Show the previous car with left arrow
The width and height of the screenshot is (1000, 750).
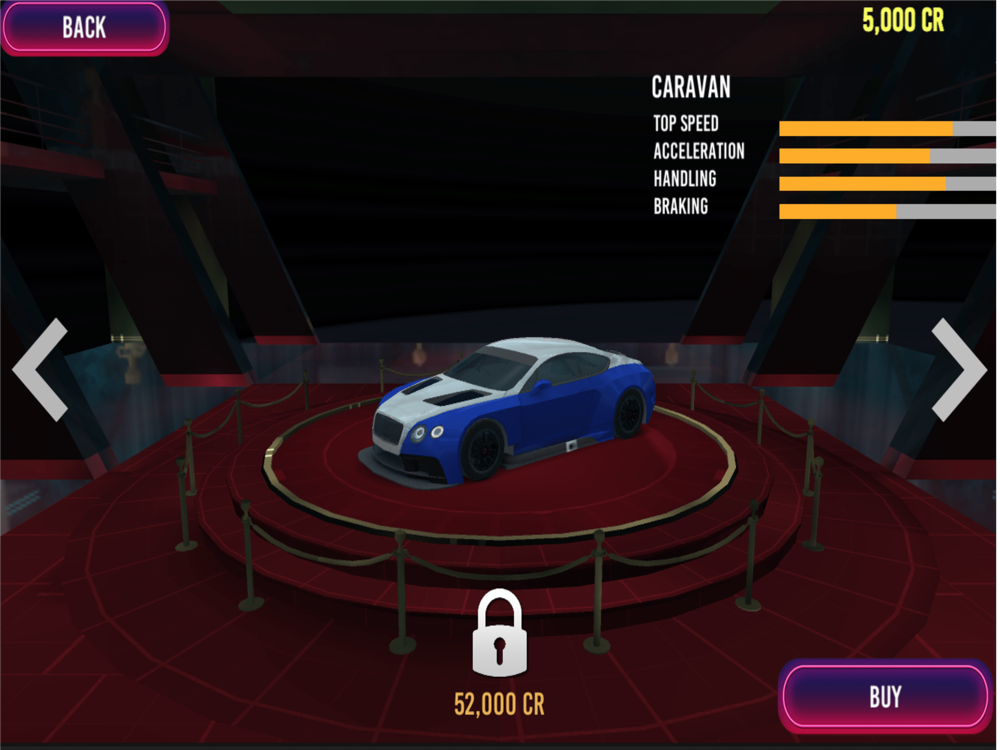pyautogui.click(x=41, y=369)
